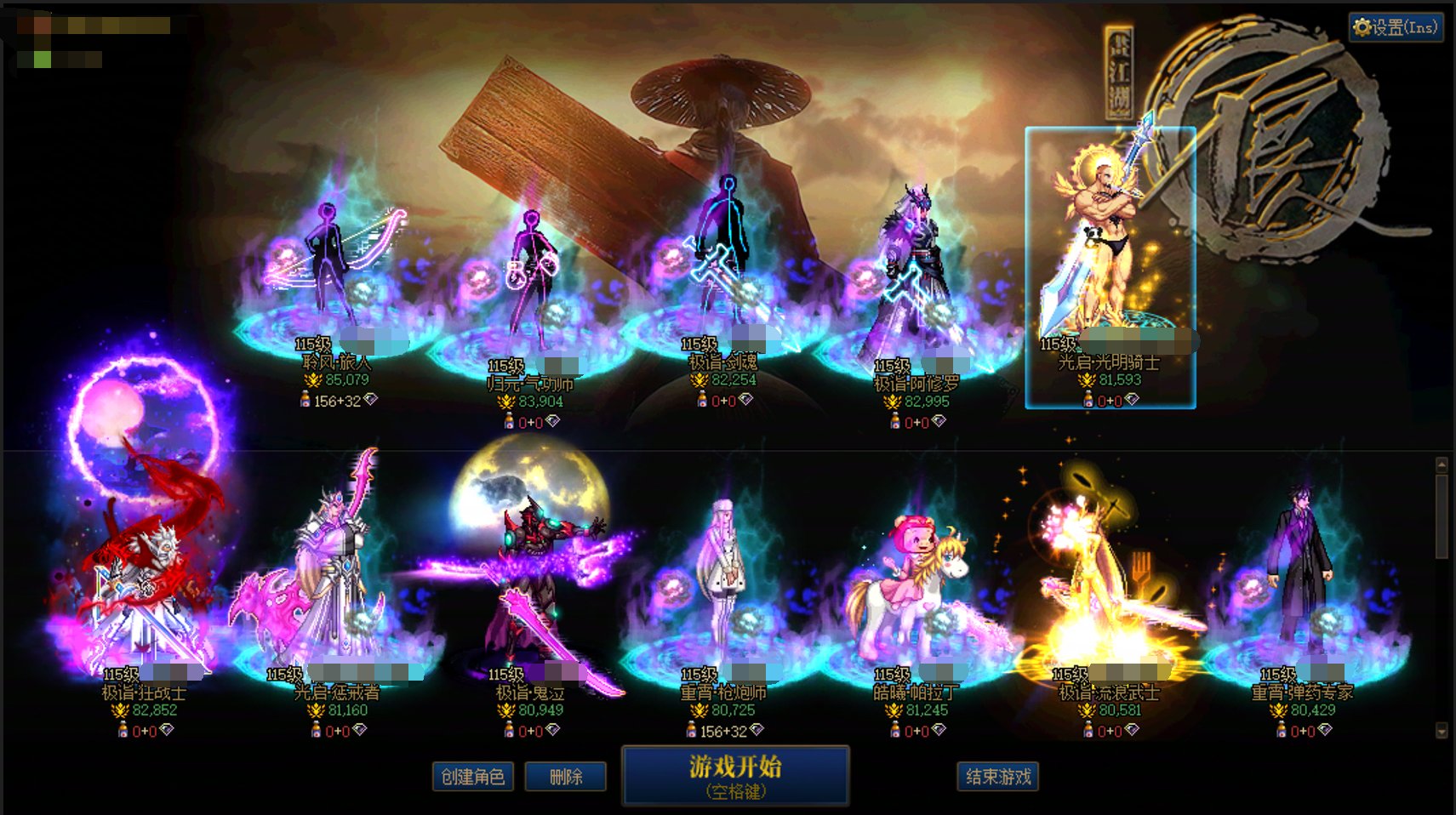Click the 删除 delete button
Viewport: 1456px width, 815px height.
click(566, 776)
